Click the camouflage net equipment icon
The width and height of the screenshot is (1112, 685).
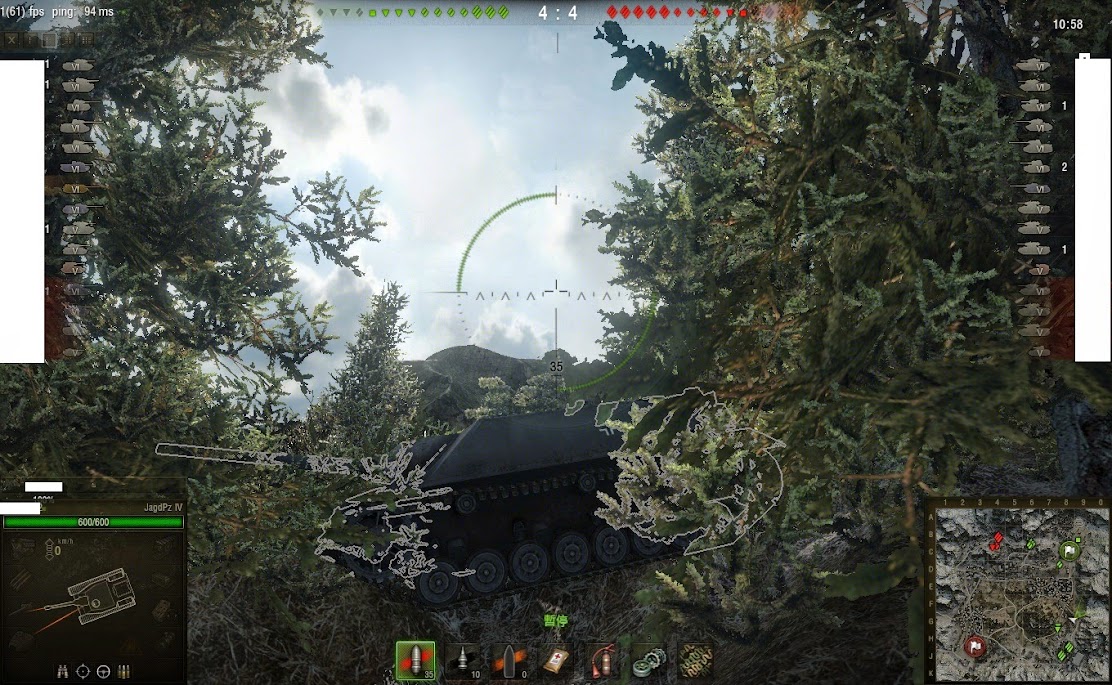695,661
